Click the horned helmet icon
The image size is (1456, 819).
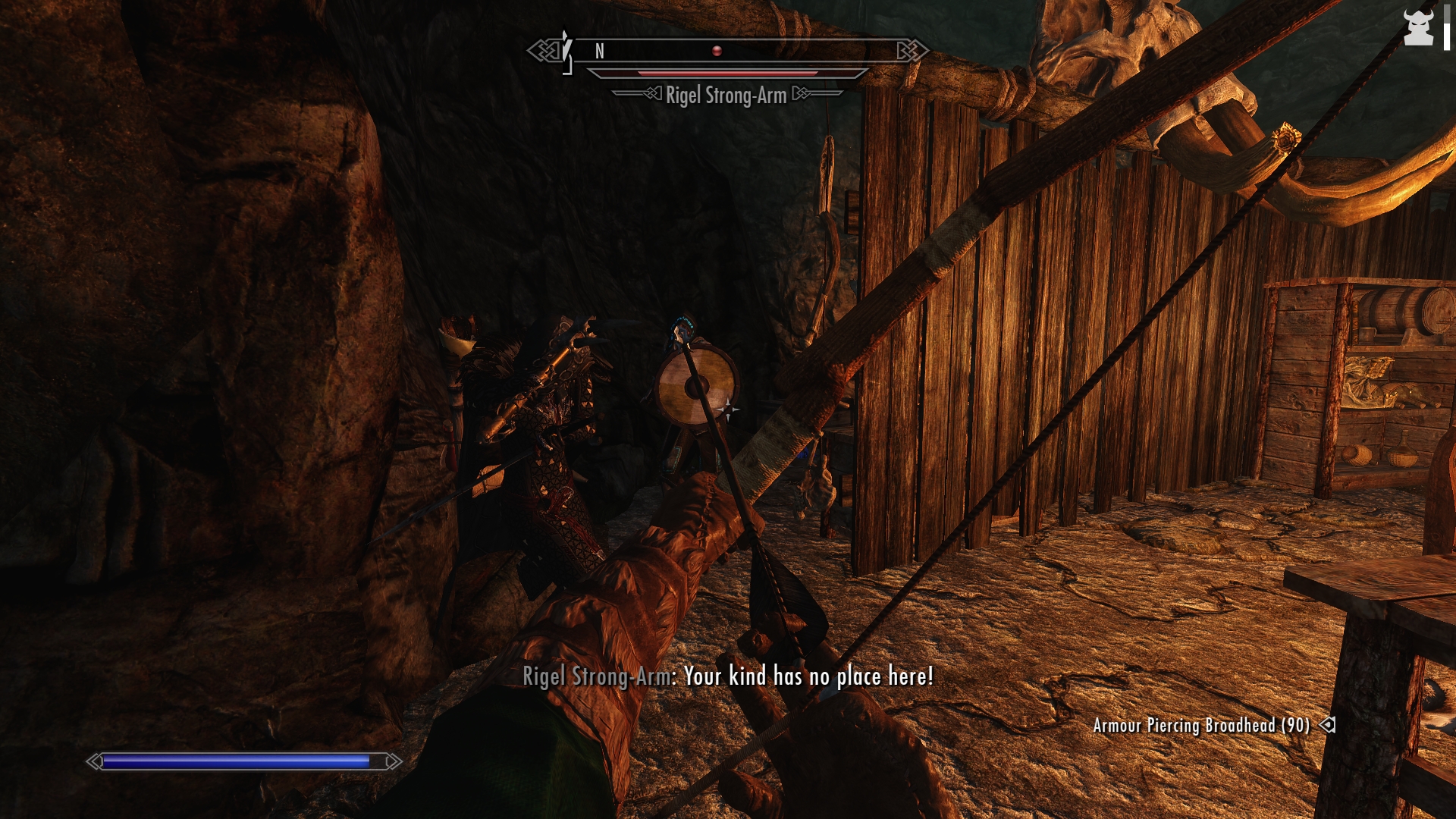(1417, 28)
